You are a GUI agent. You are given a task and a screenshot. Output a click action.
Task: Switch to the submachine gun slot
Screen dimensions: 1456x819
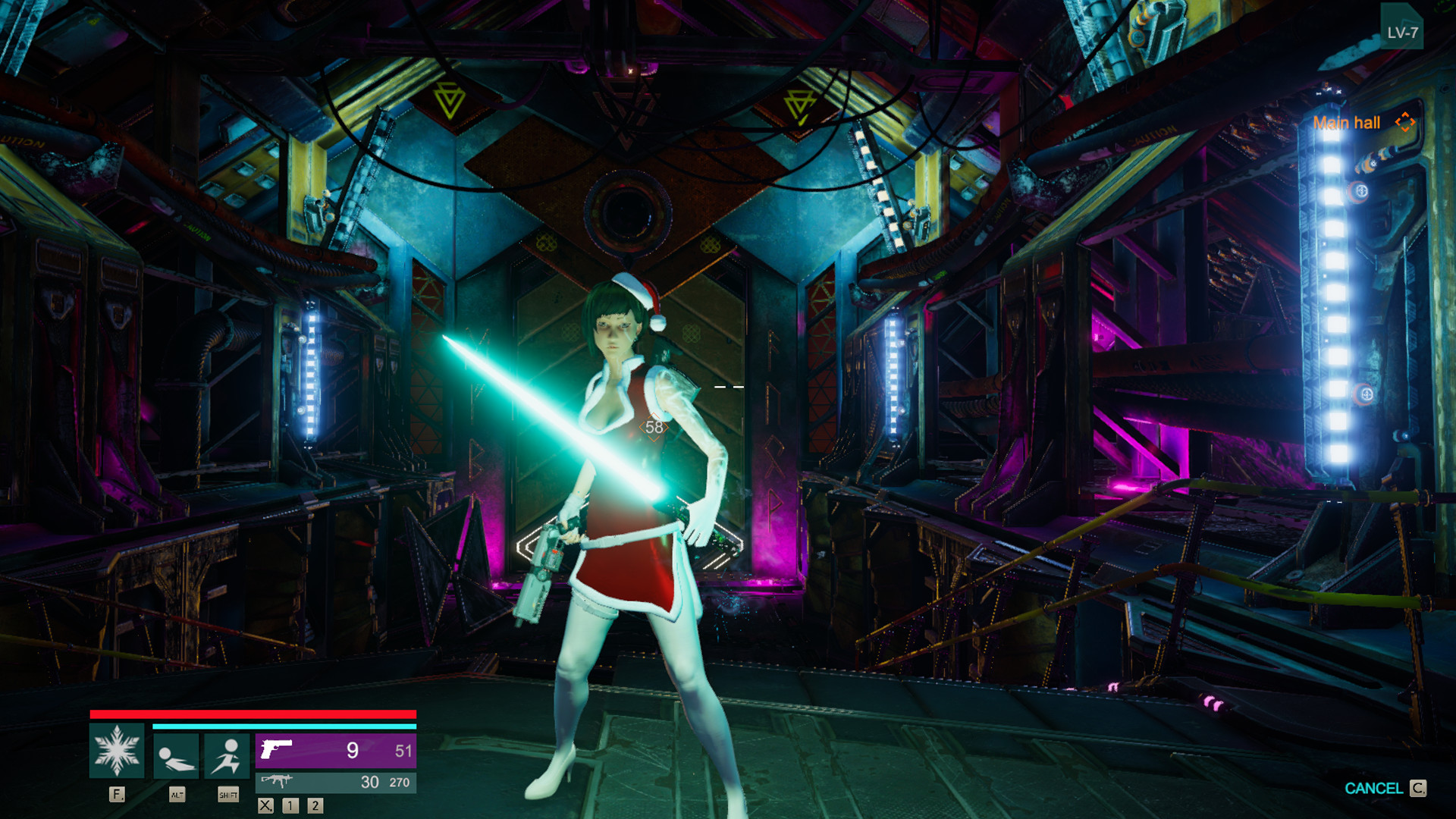335,782
